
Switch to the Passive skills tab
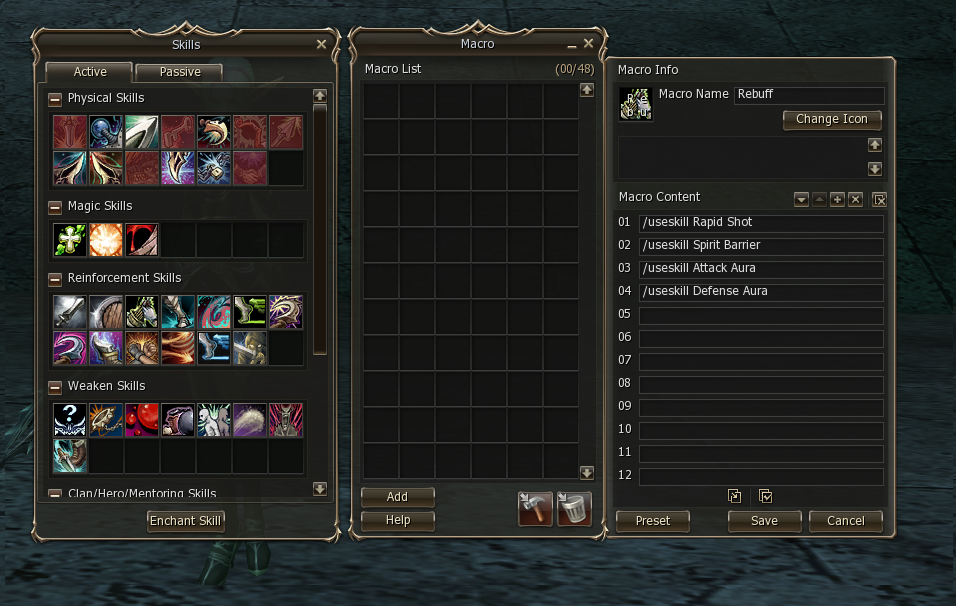[x=180, y=72]
